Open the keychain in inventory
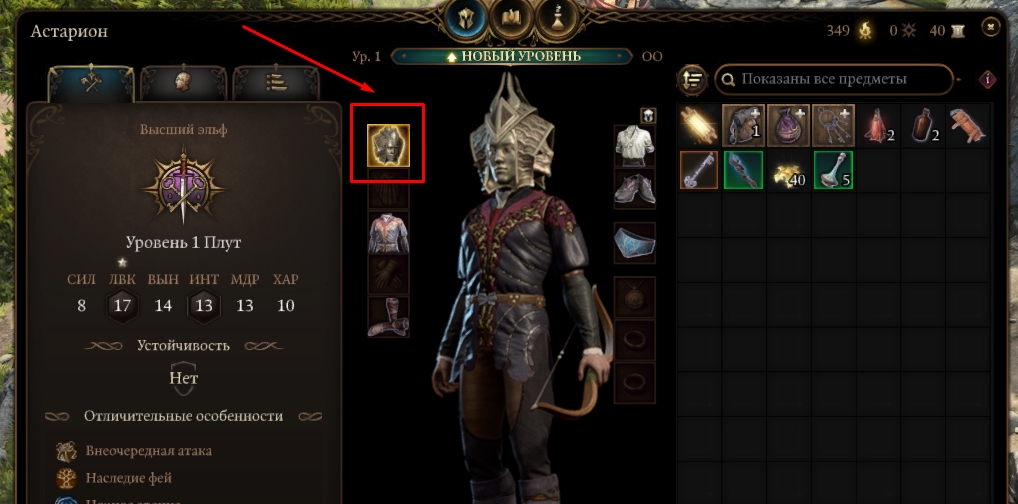This screenshot has height=504, width=1018. tap(832, 125)
